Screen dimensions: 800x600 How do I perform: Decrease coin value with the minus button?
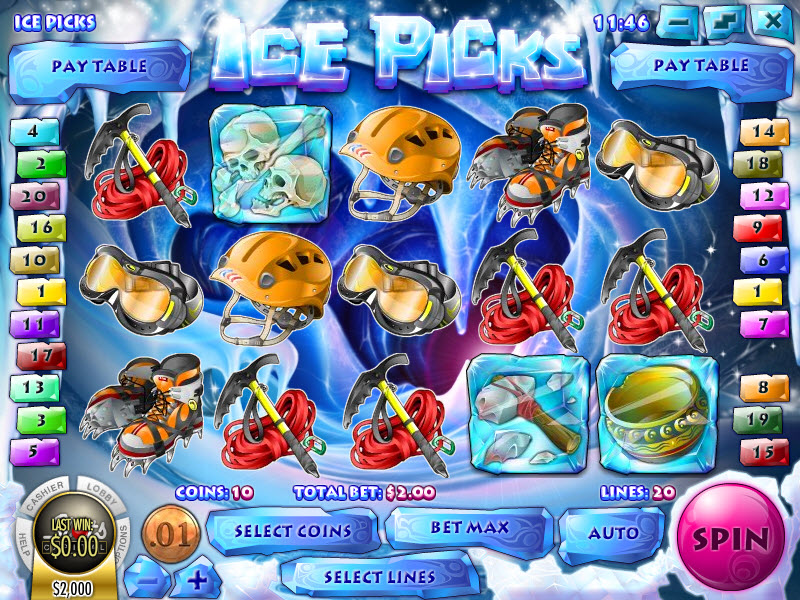147,579
